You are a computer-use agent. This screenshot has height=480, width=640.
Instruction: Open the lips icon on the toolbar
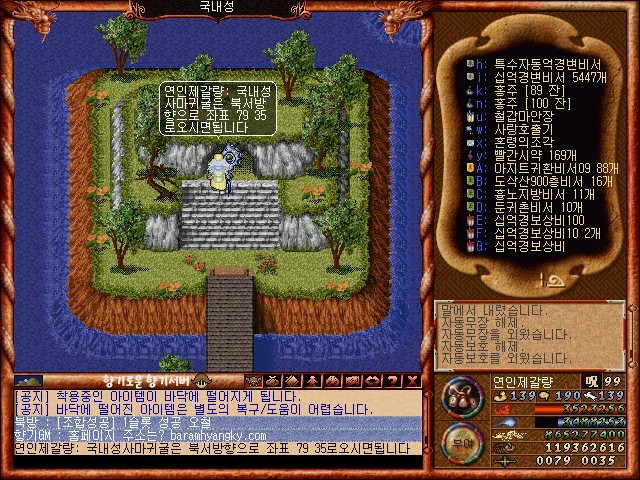(x=374, y=381)
